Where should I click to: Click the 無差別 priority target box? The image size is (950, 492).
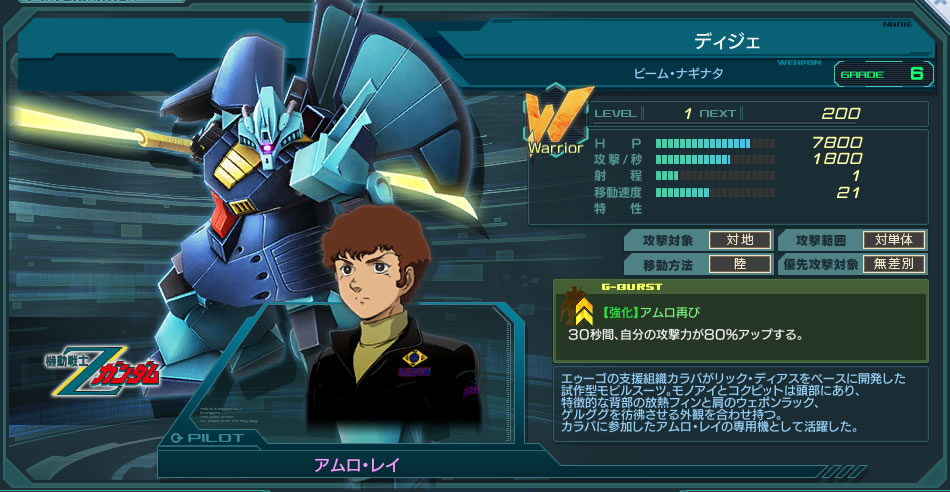(x=894, y=265)
